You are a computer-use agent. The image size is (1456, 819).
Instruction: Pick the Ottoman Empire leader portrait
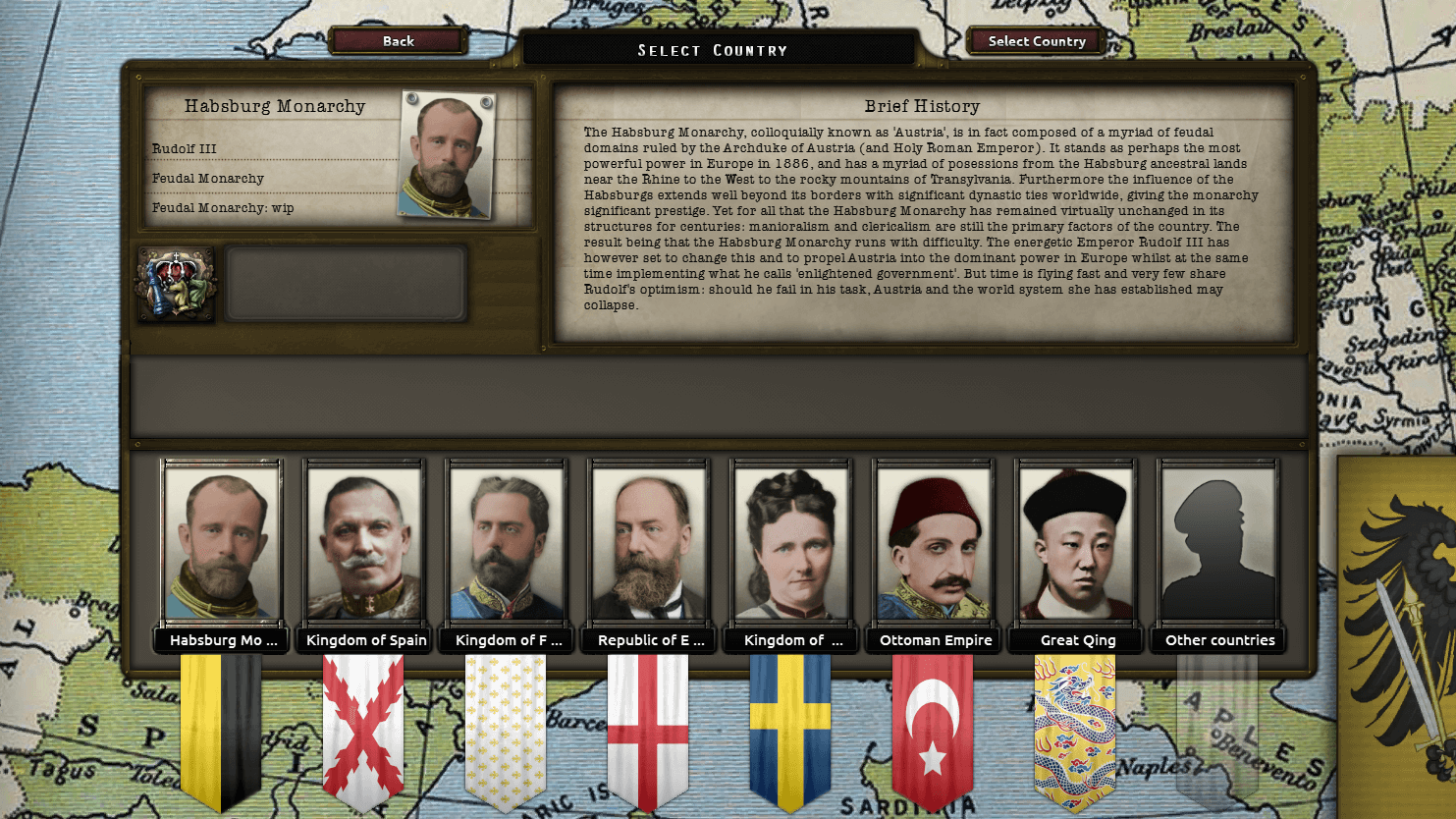tap(934, 542)
